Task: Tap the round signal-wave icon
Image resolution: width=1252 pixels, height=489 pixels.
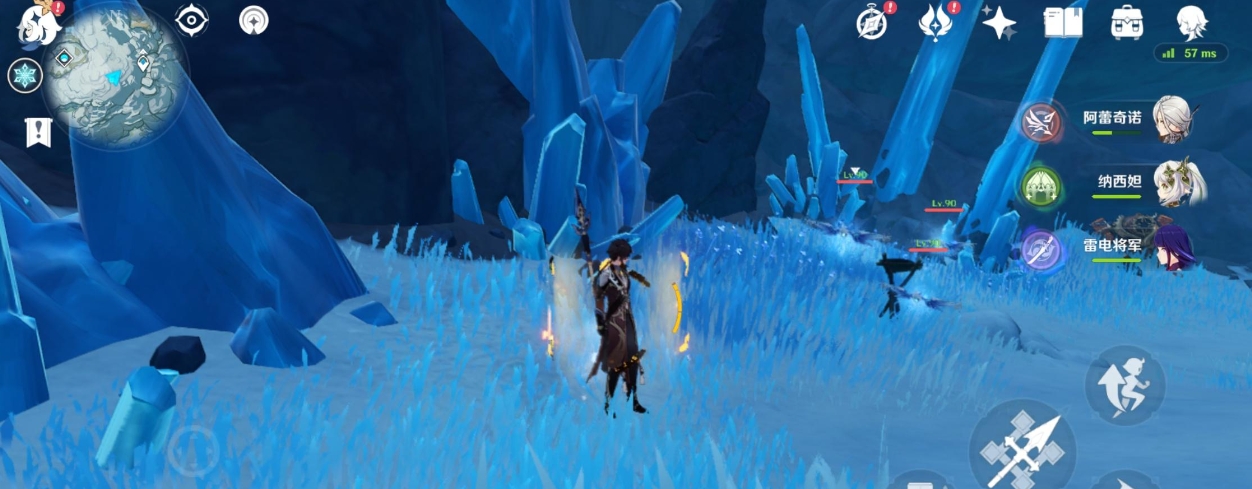Action: [x=254, y=20]
